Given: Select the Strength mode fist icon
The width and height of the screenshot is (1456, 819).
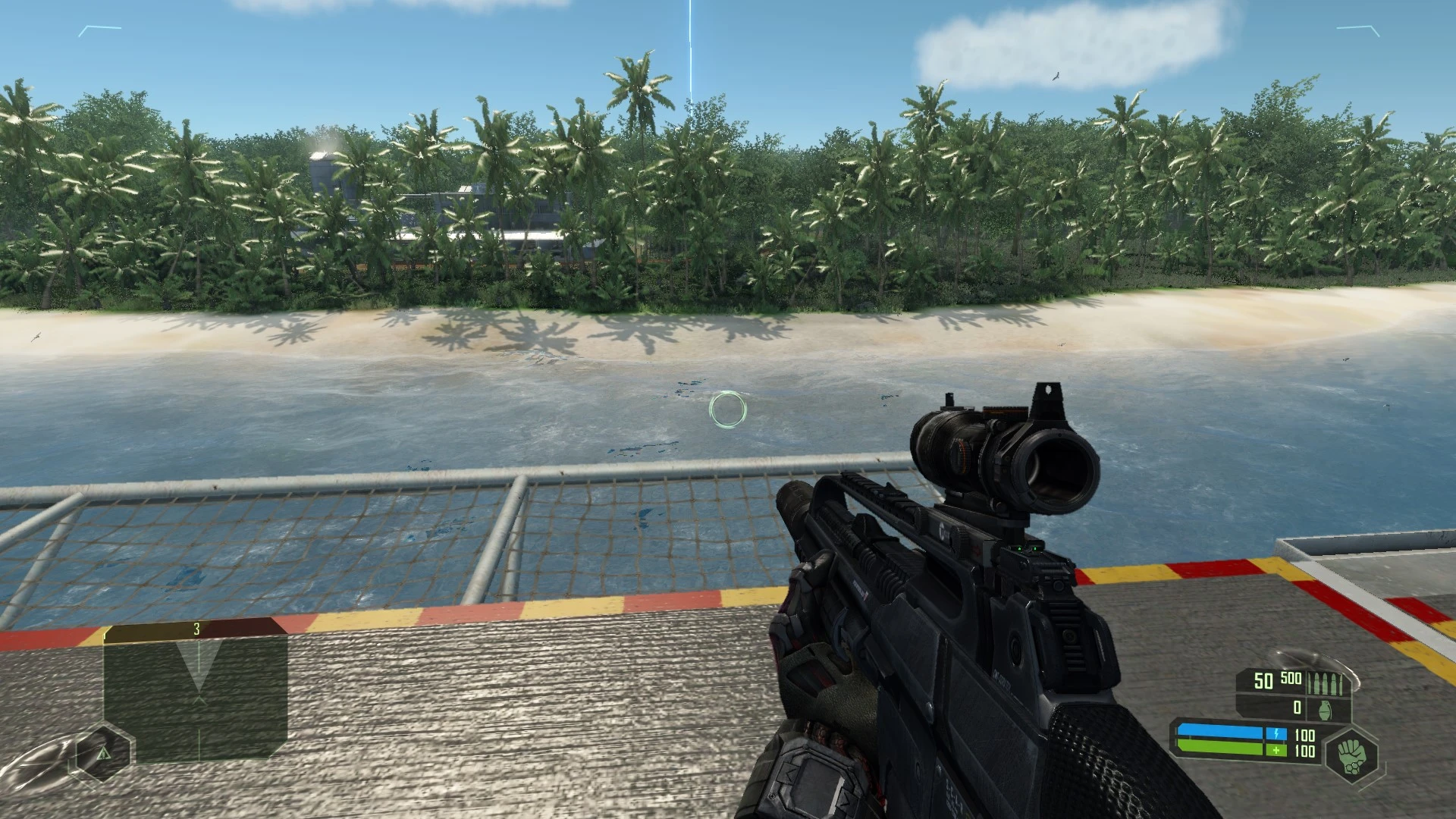Looking at the screenshot, I should tap(1353, 755).
